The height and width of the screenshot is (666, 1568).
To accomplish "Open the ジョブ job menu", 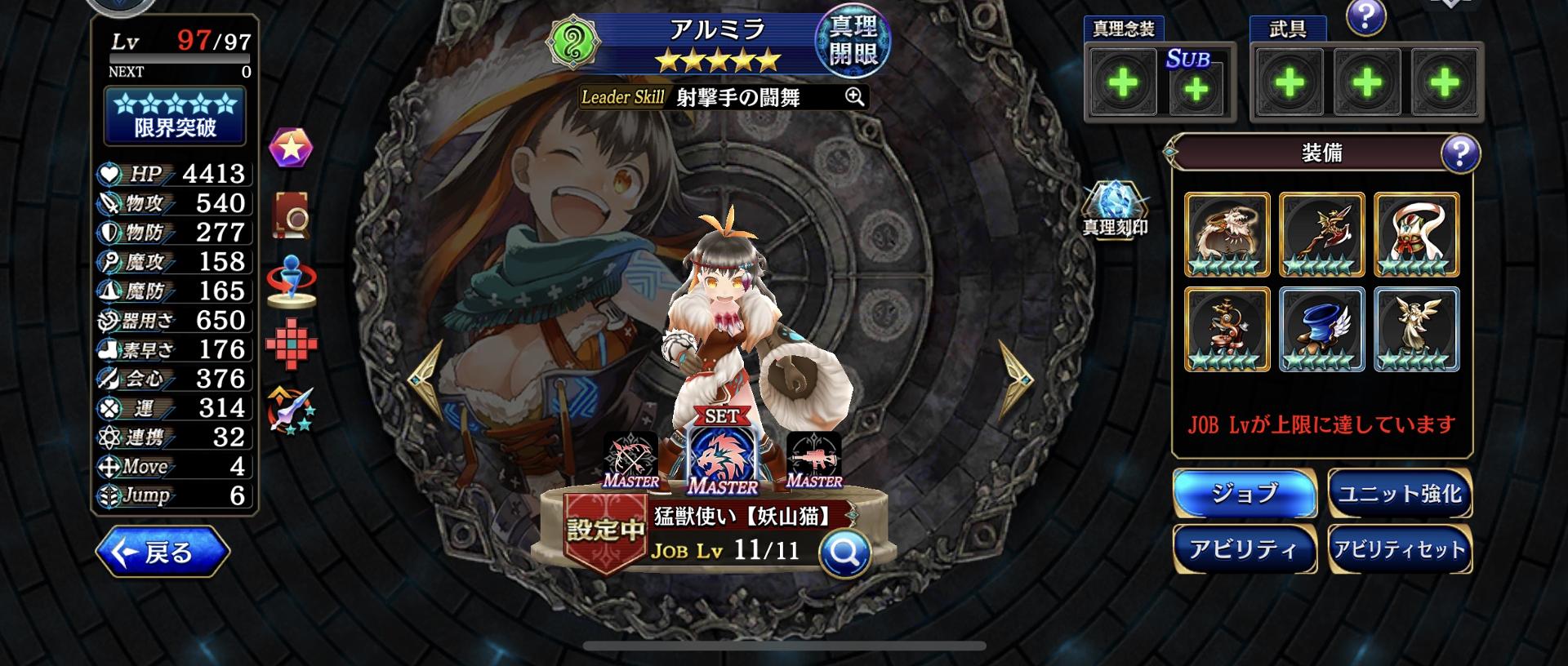I will [x=1244, y=494].
